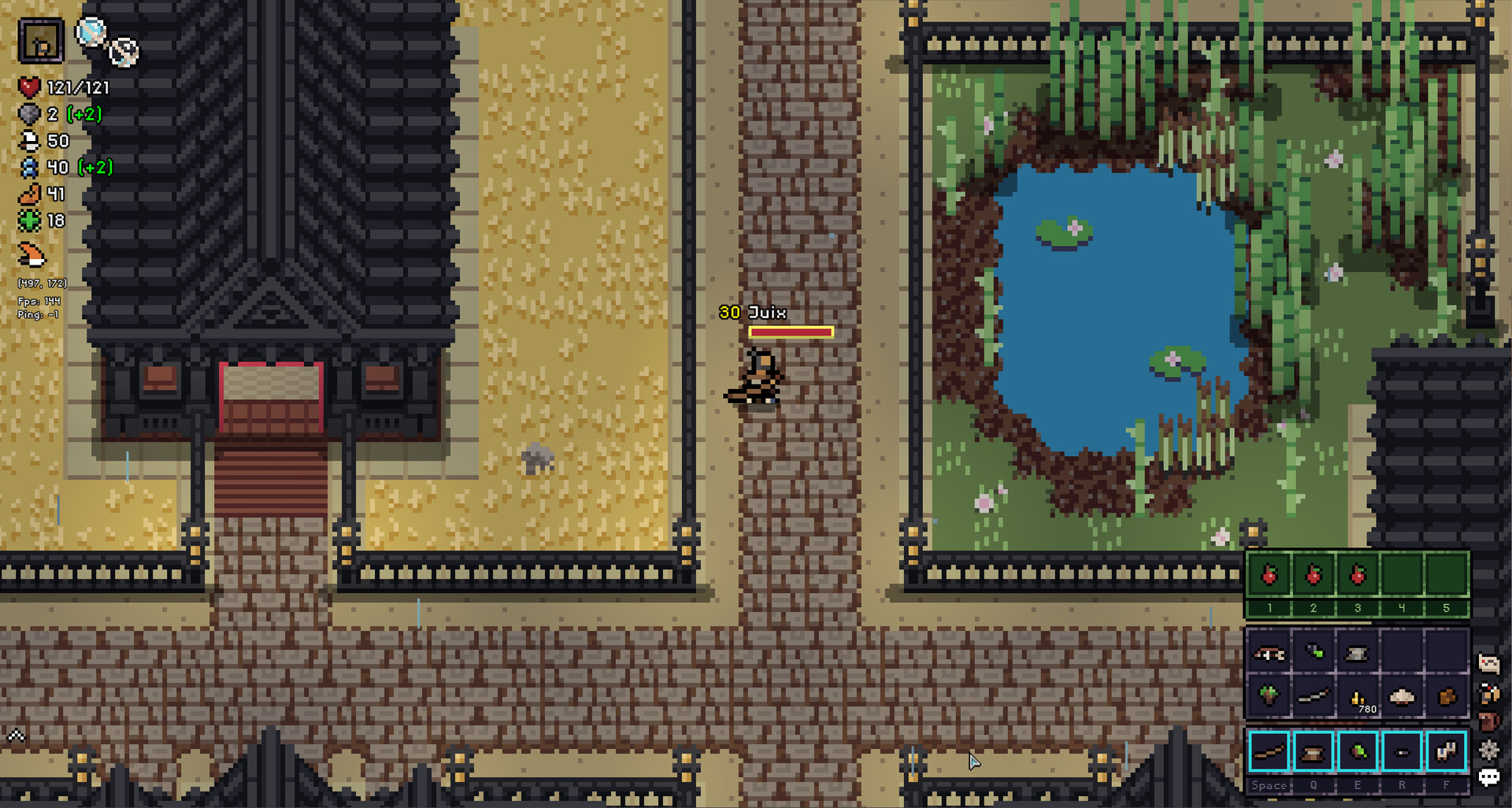Click the gold coin stack showing 780
Image resolution: width=1512 pixels, height=808 pixels.
[x=1358, y=698]
